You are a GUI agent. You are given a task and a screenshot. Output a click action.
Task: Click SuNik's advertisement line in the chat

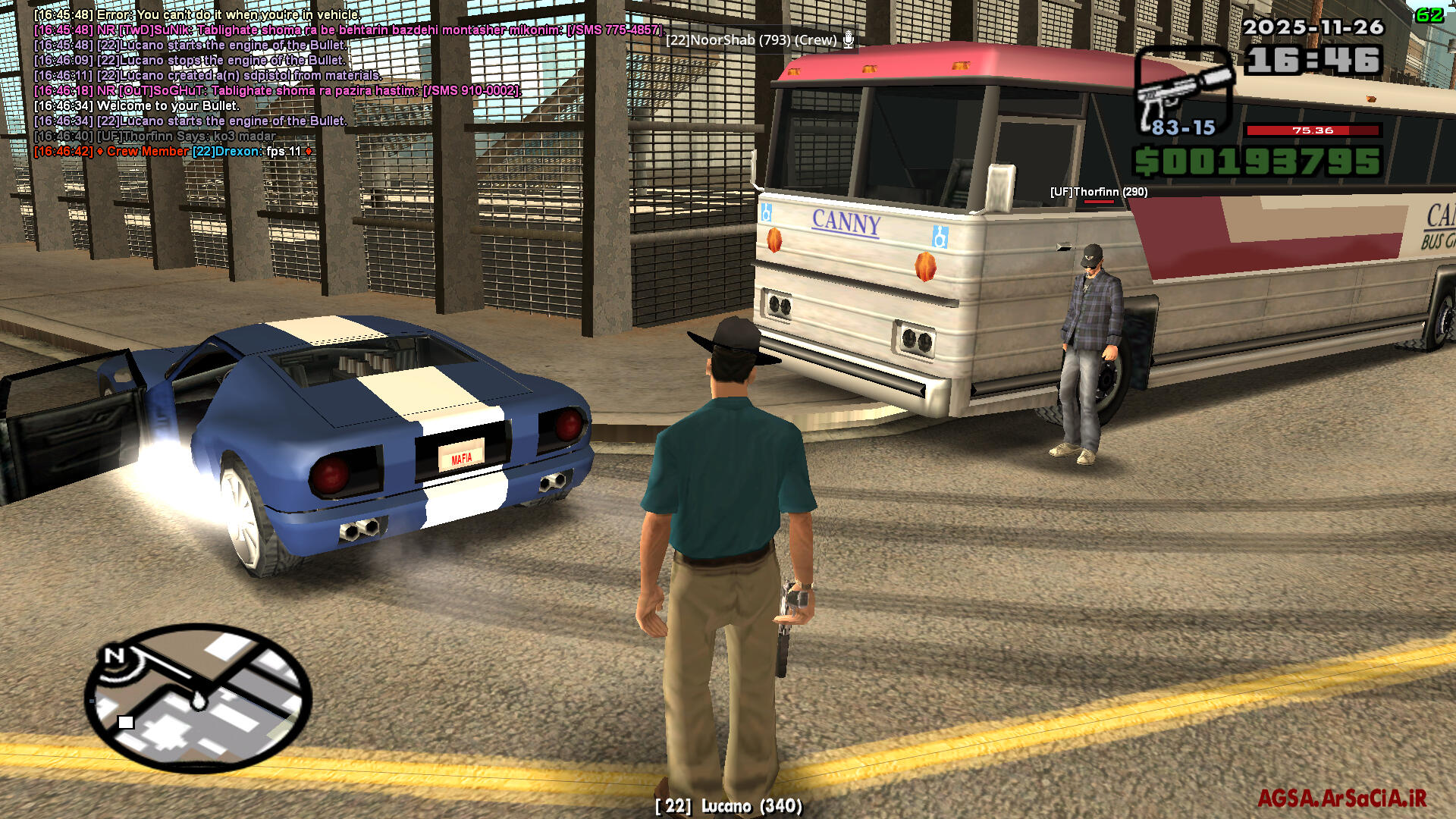coord(349,30)
